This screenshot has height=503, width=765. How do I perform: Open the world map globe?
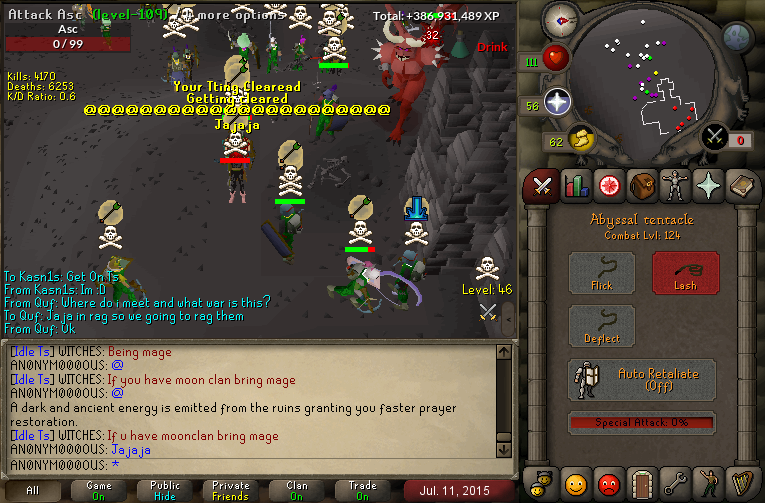(x=737, y=37)
